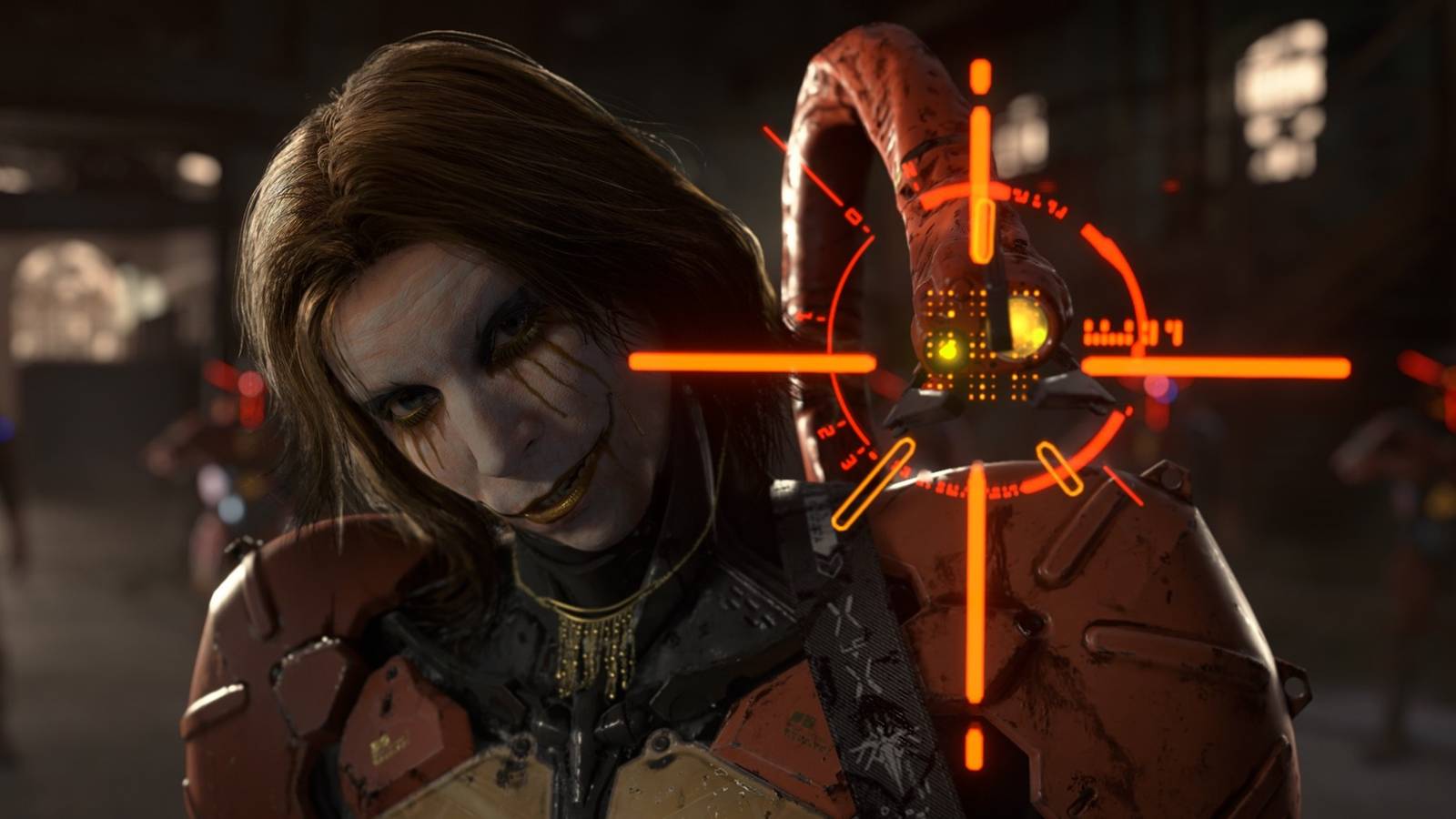Viewport: 1456px width, 819px height.
Task: Click the smaller green-yellow sensor light
Action: click(951, 349)
